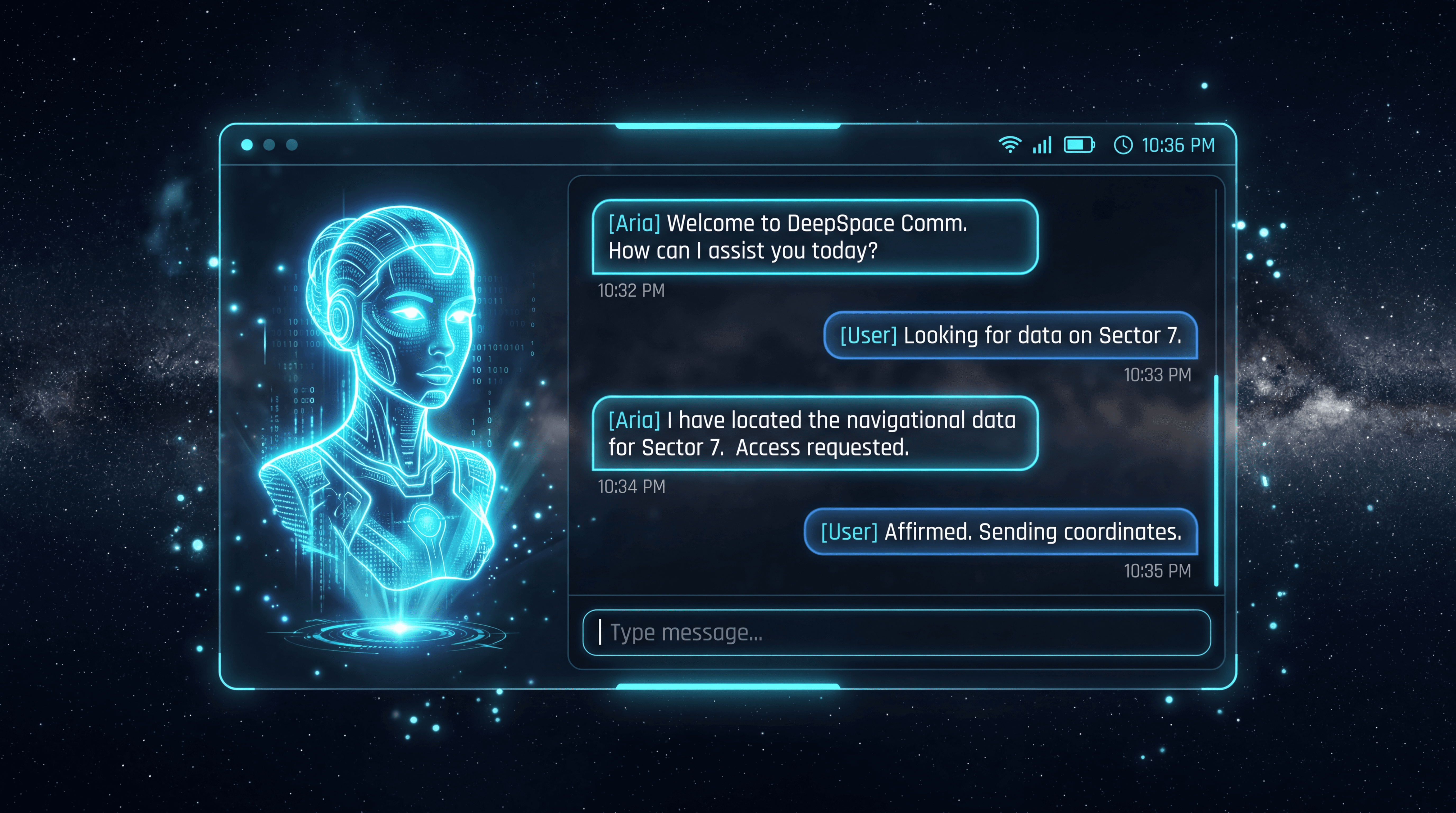Click the battery status icon

(1079, 145)
